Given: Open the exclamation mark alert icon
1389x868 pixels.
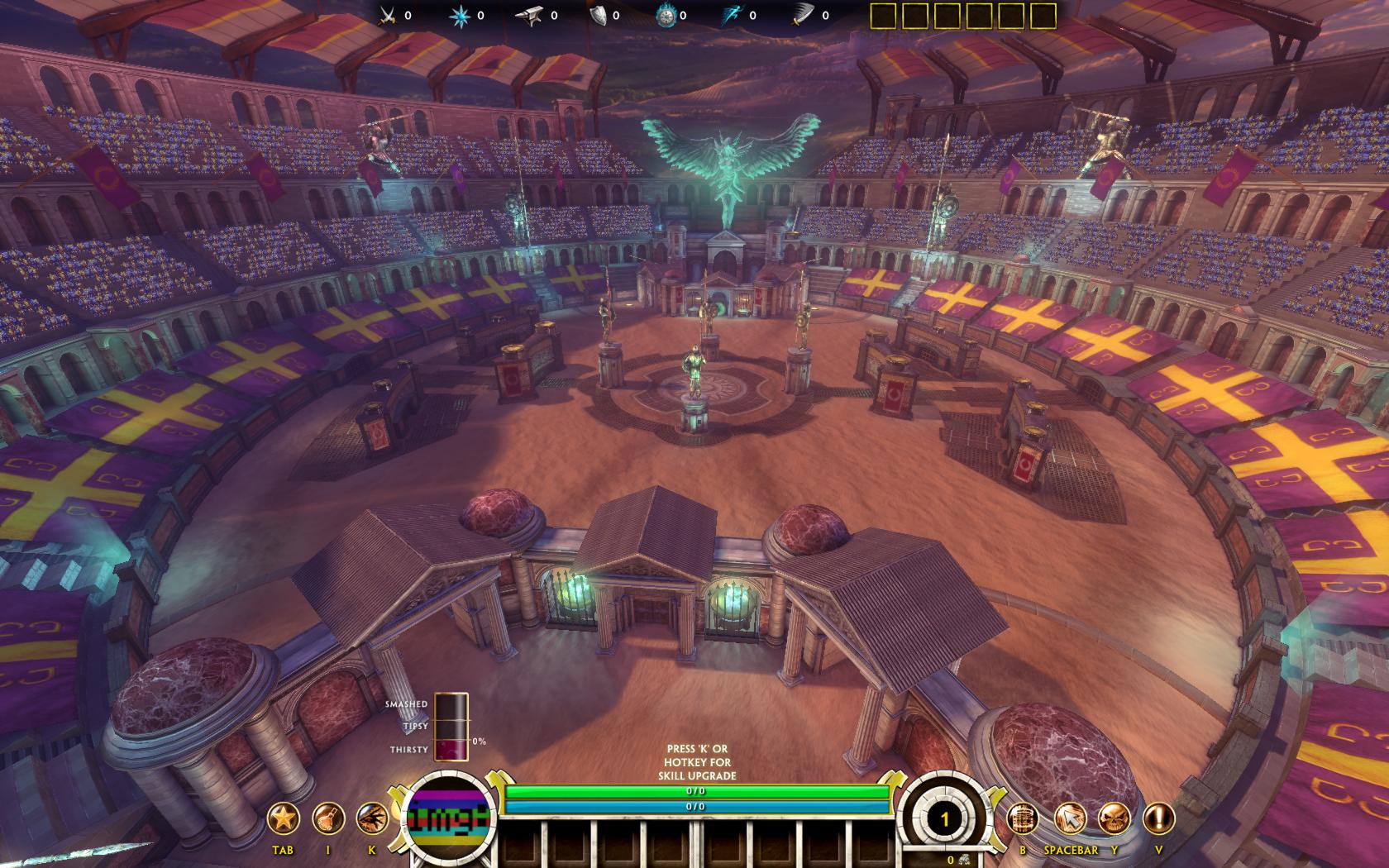Looking at the screenshot, I should click(1158, 819).
